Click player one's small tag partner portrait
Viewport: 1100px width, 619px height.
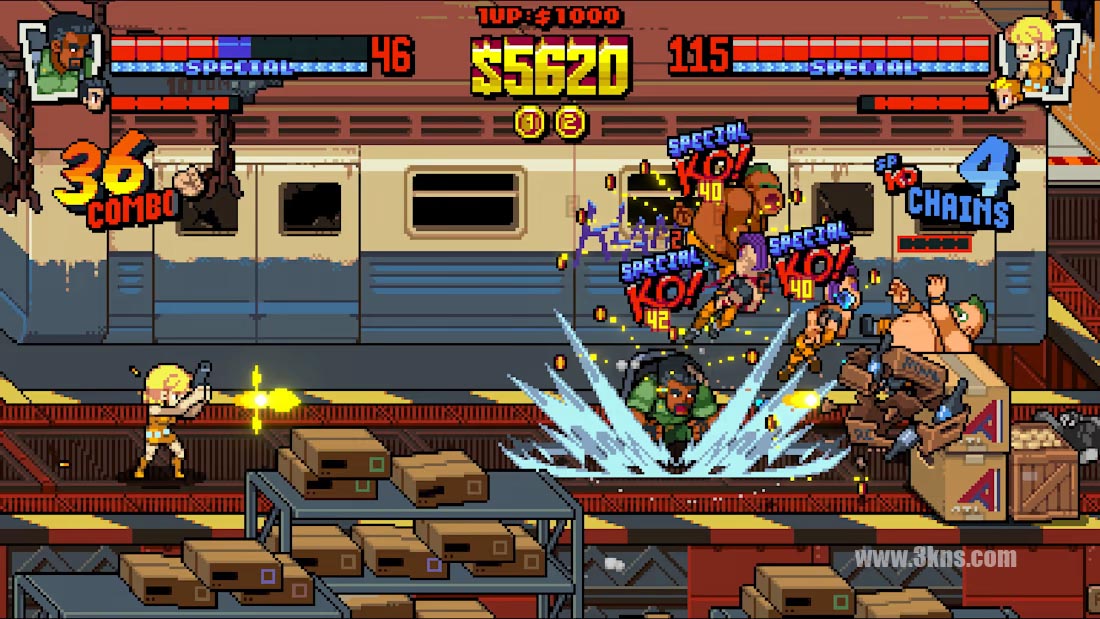click(x=95, y=96)
